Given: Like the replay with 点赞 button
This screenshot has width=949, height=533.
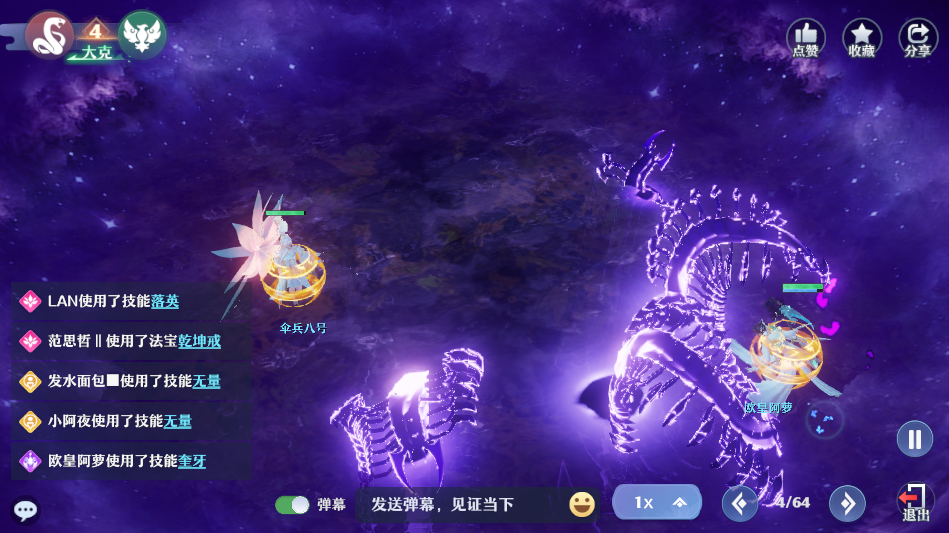Looking at the screenshot, I should (806, 38).
